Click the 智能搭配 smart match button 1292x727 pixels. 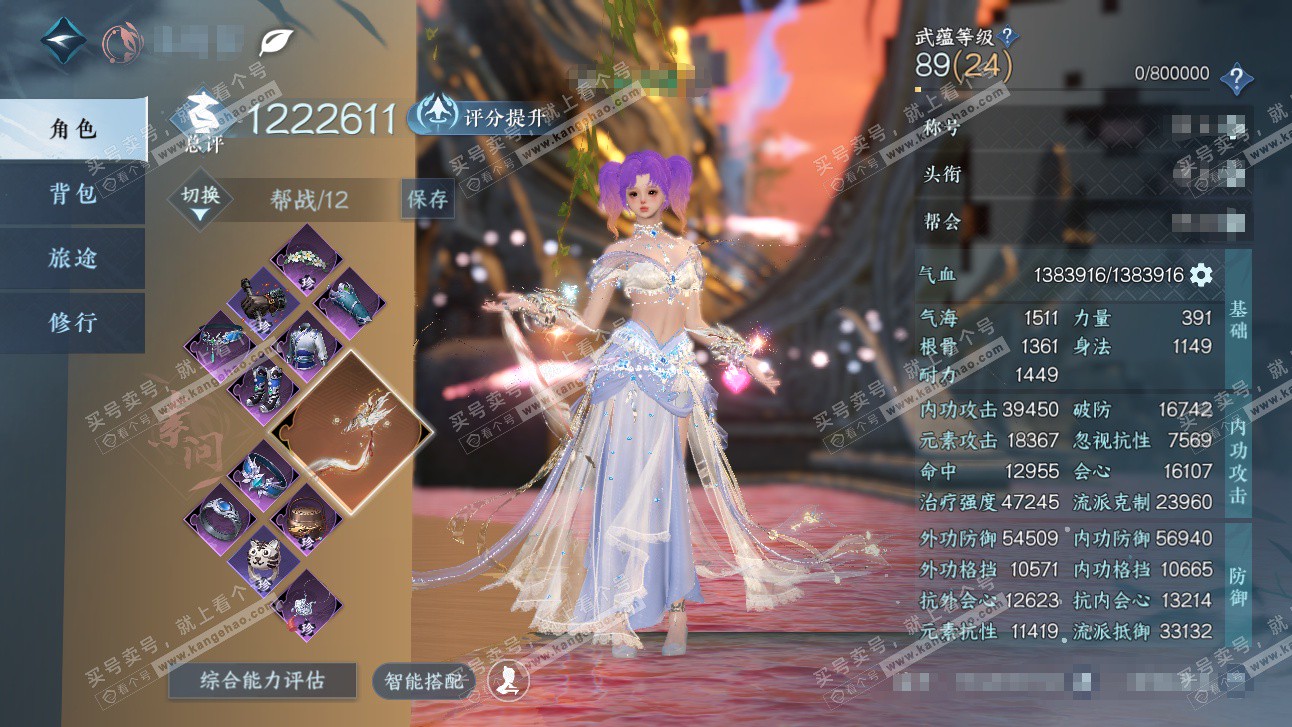pyautogui.click(x=425, y=682)
